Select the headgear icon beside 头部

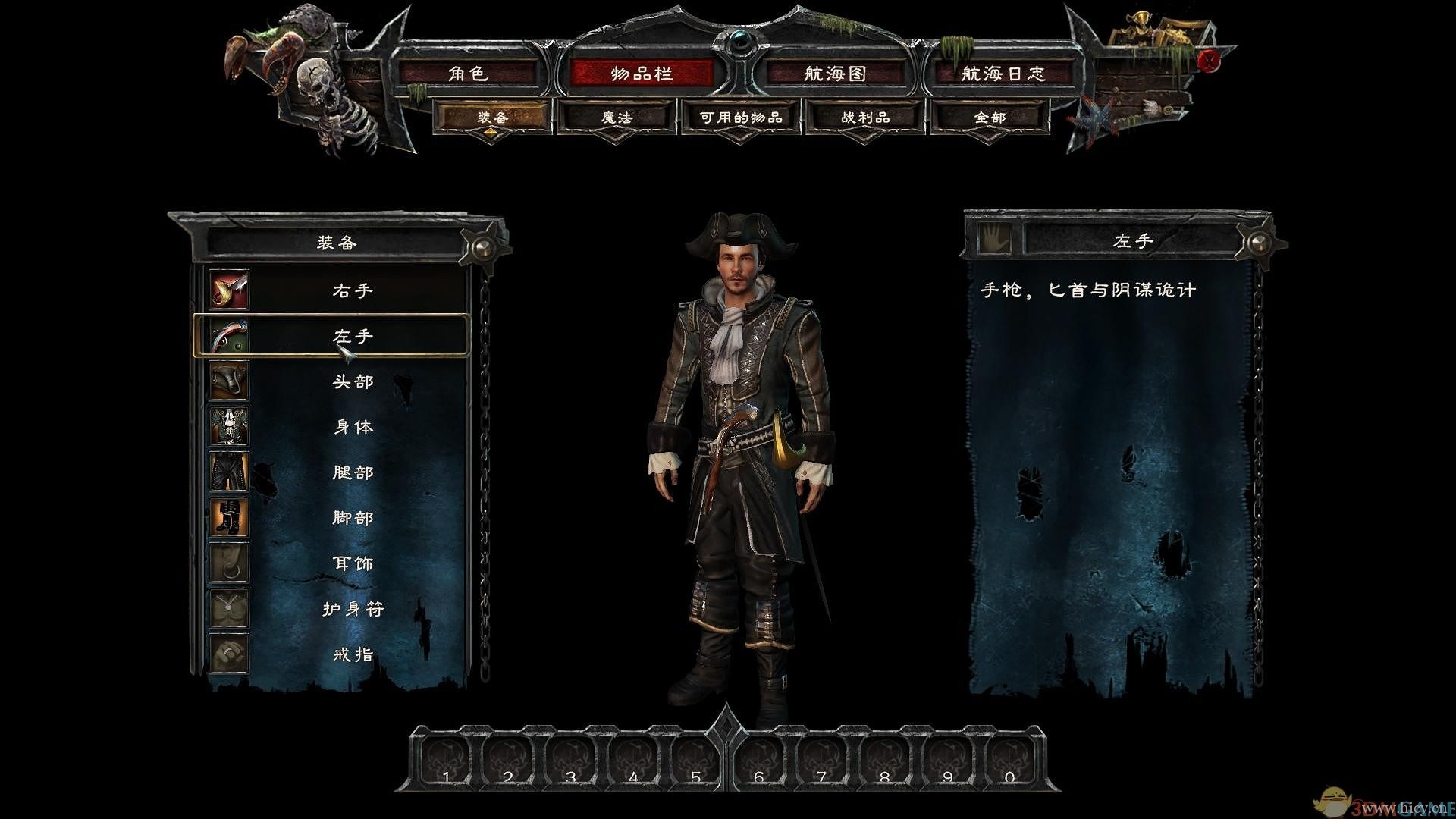pos(229,381)
